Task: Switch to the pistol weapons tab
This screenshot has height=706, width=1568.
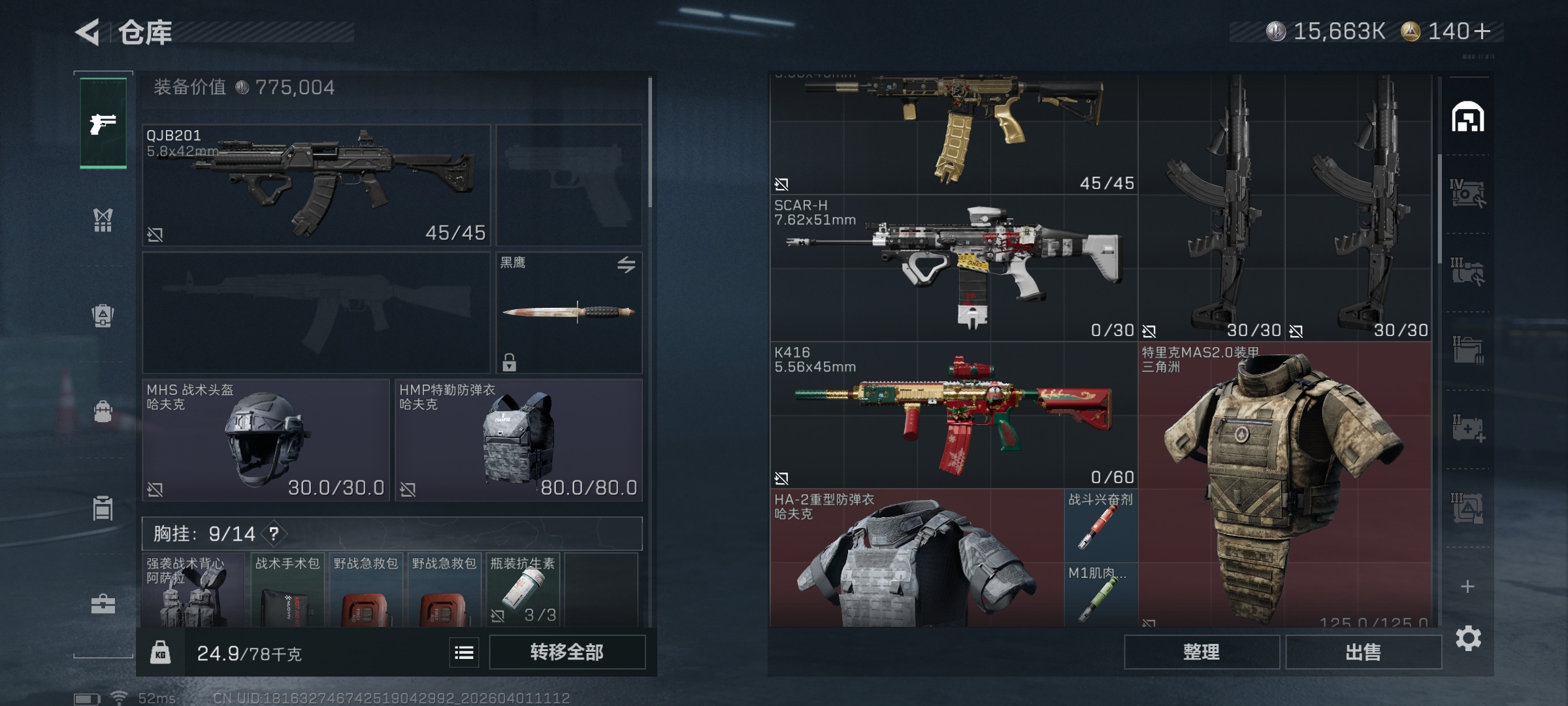Action: pos(103,123)
